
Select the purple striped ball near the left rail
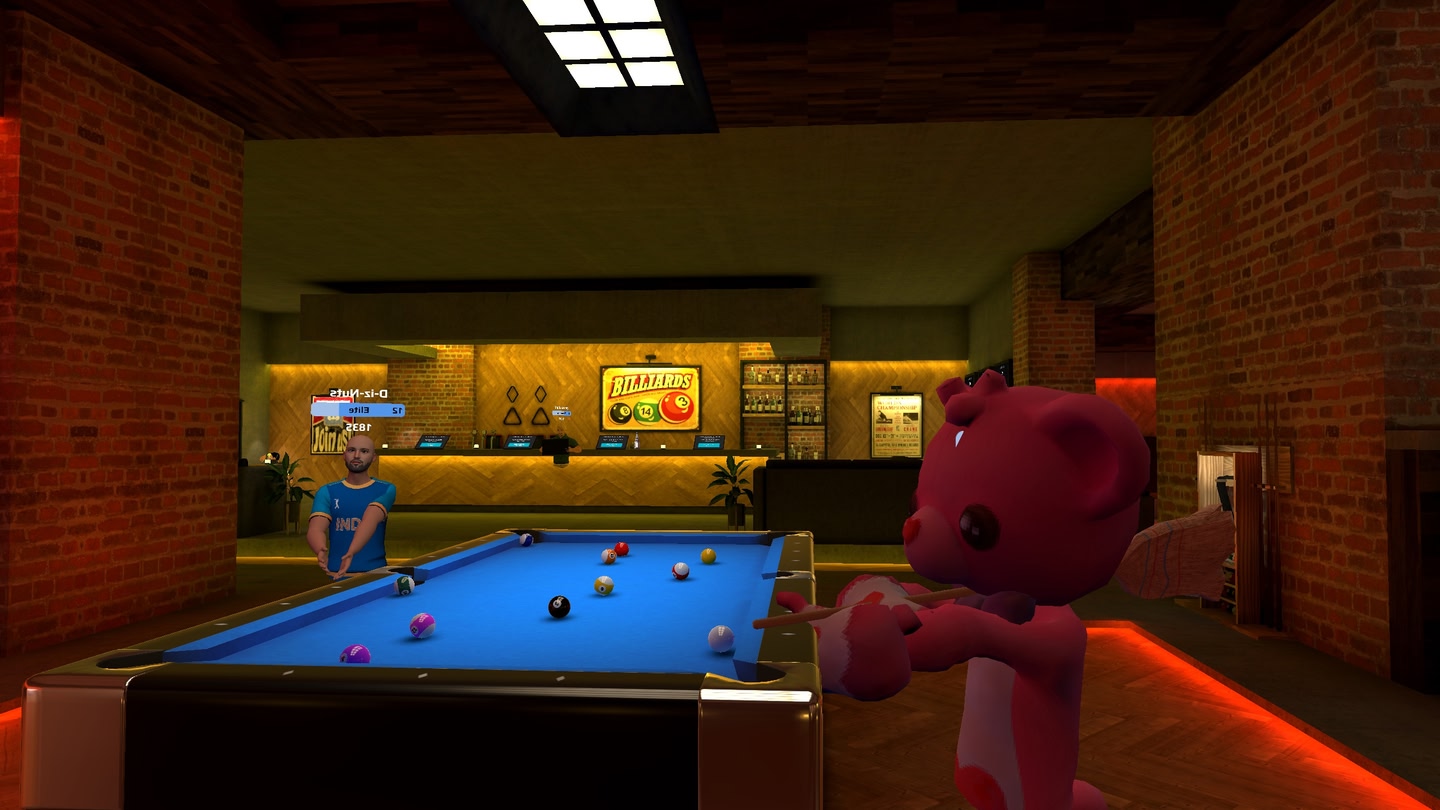[420, 623]
